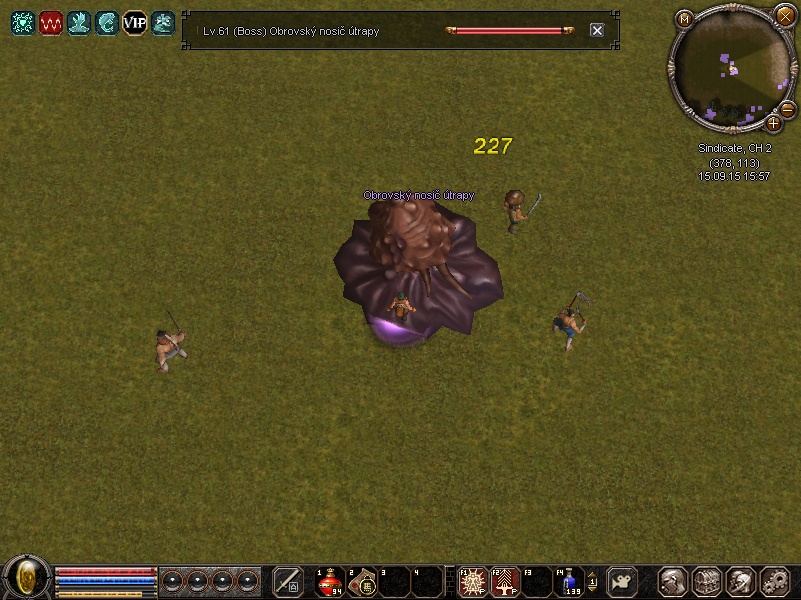Open the inventory chest icon
801x600 pixels.
click(707, 581)
